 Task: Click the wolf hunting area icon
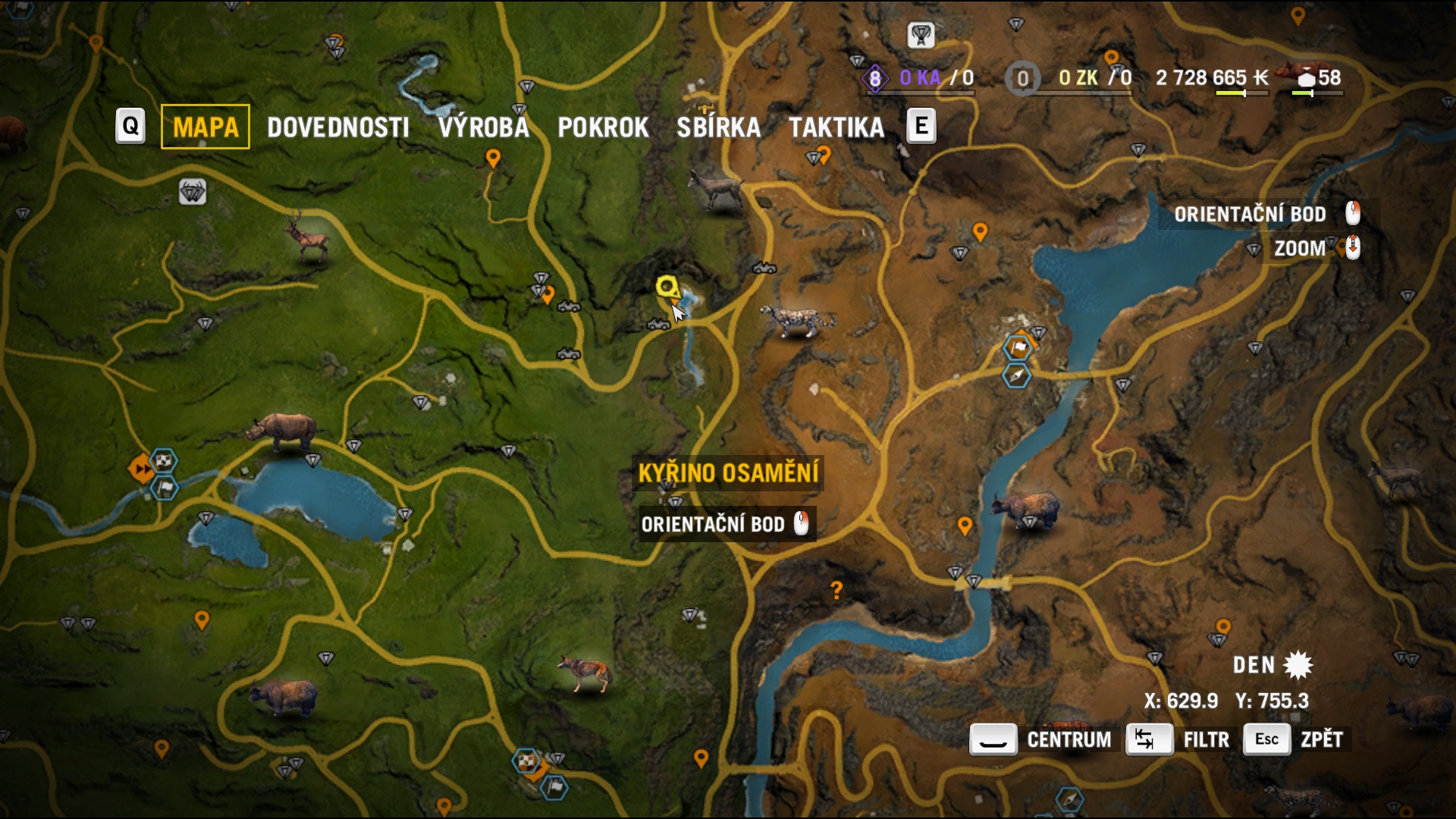click(x=584, y=672)
